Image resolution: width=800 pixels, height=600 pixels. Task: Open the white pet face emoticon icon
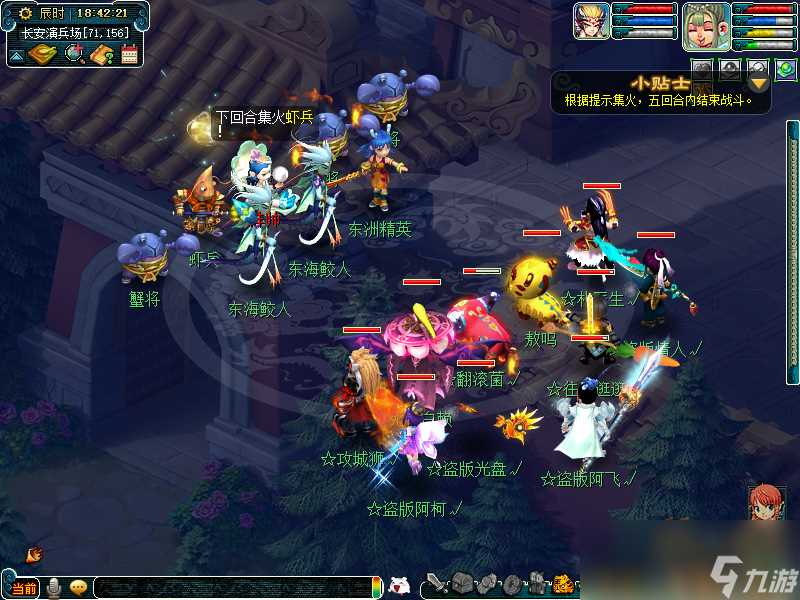pos(399,586)
